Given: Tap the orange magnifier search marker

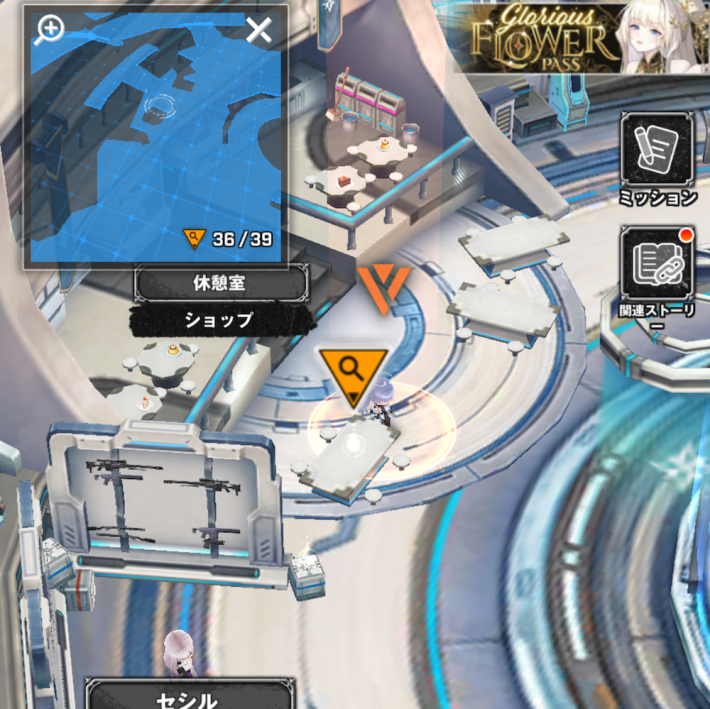Looking at the screenshot, I should tap(352, 372).
